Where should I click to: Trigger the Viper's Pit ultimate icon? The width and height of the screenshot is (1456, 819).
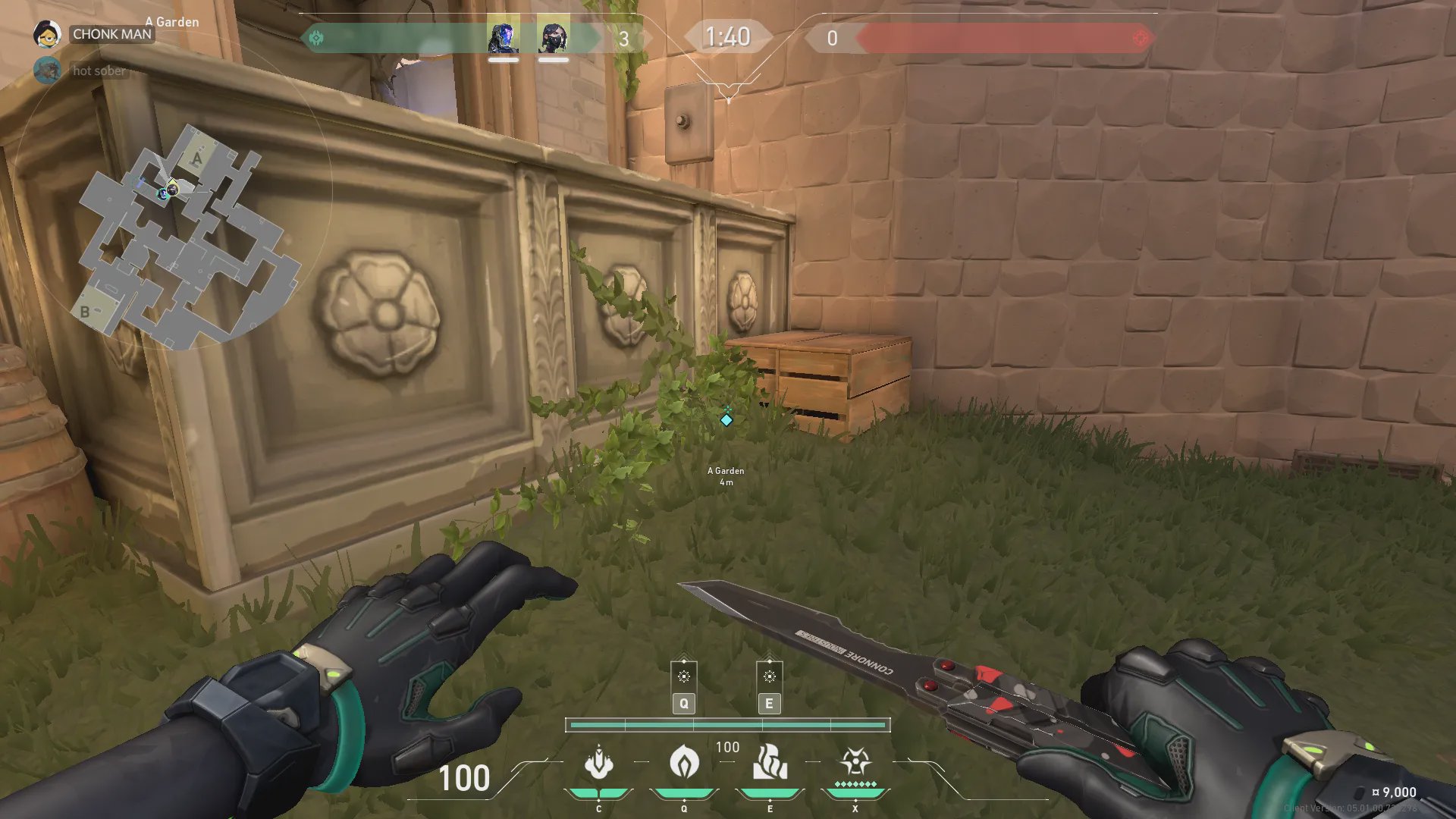pos(855,762)
